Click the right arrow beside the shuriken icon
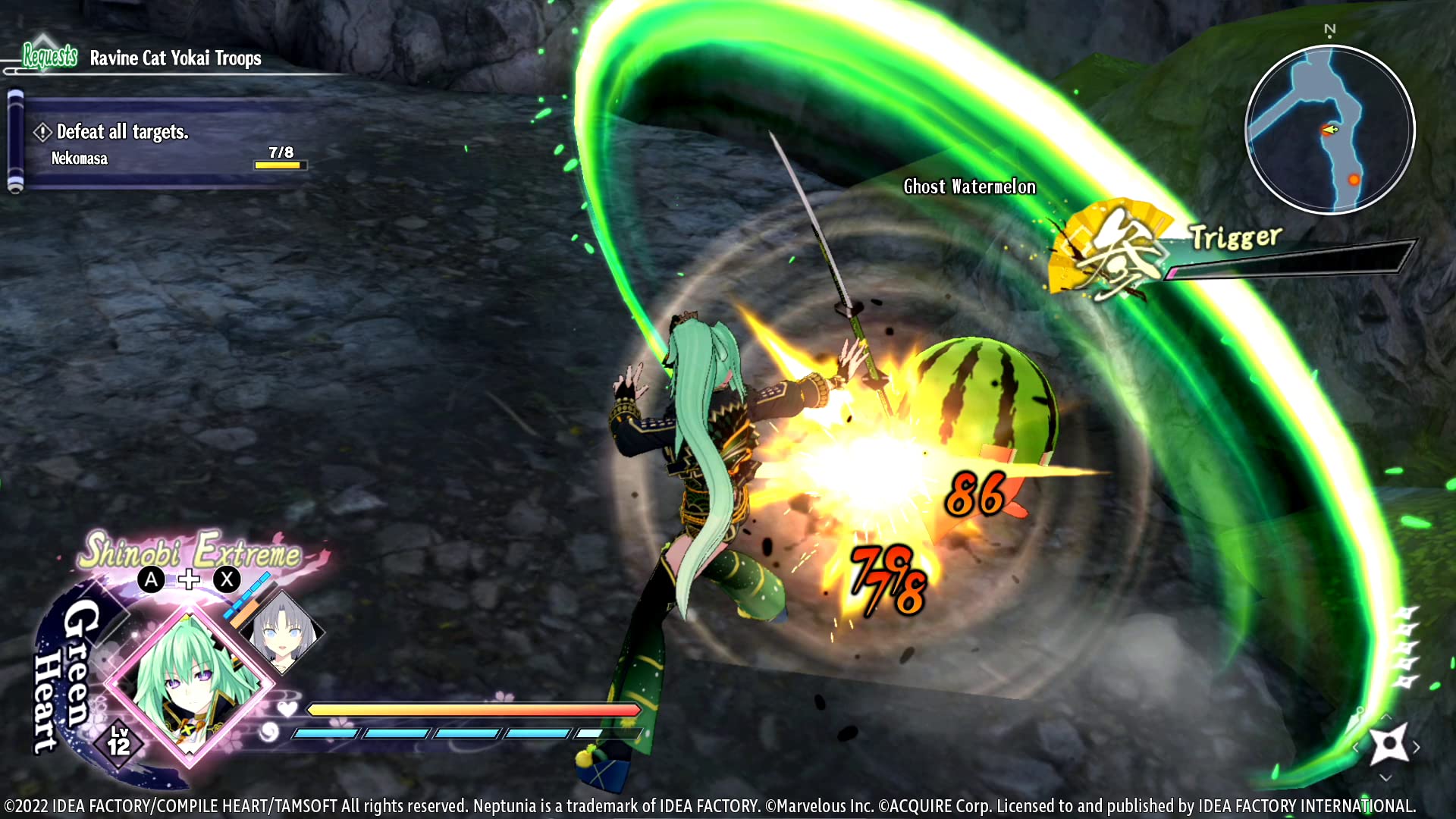 click(1416, 747)
